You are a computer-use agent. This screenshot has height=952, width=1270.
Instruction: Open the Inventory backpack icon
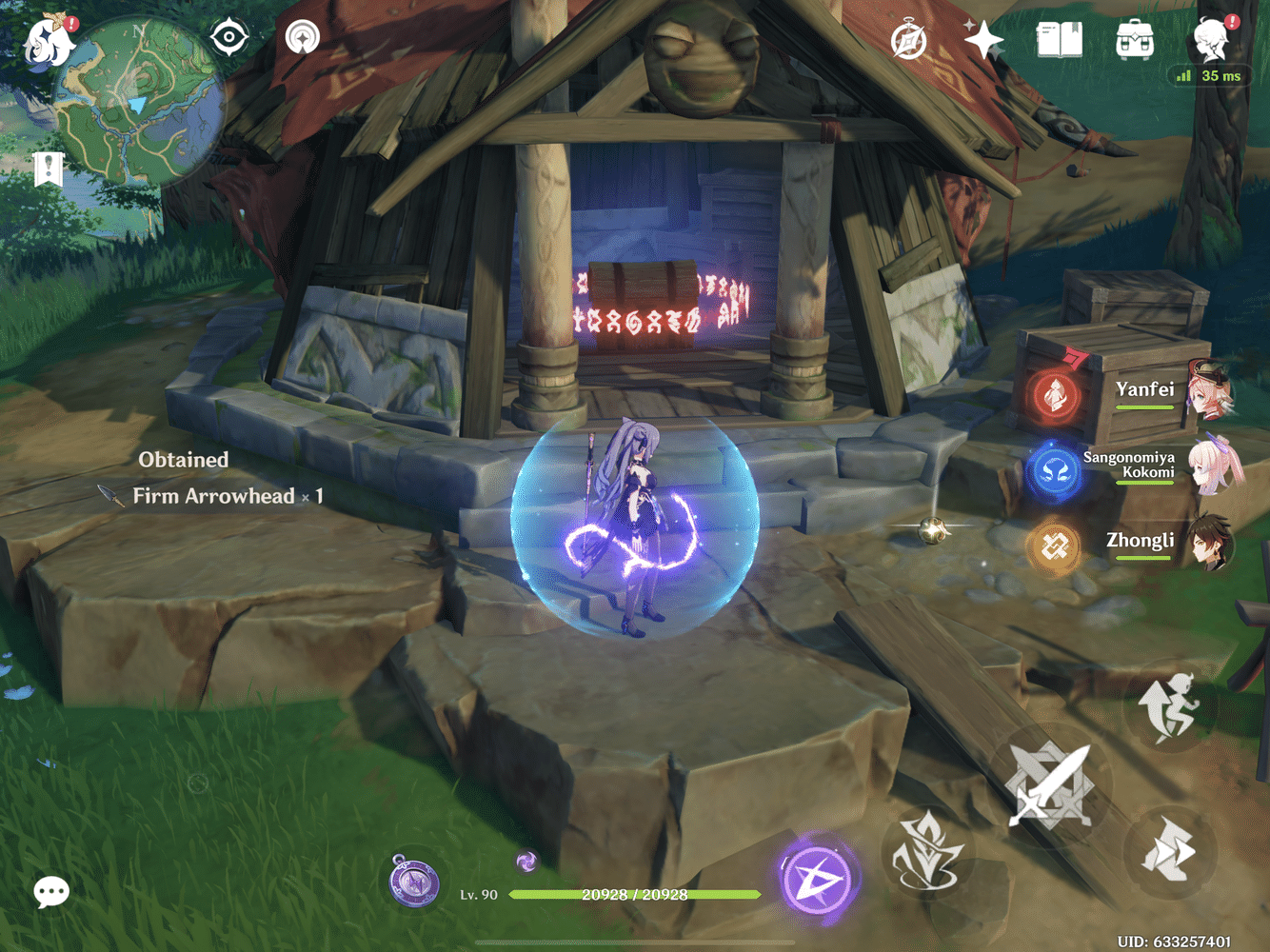click(1135, 38)
